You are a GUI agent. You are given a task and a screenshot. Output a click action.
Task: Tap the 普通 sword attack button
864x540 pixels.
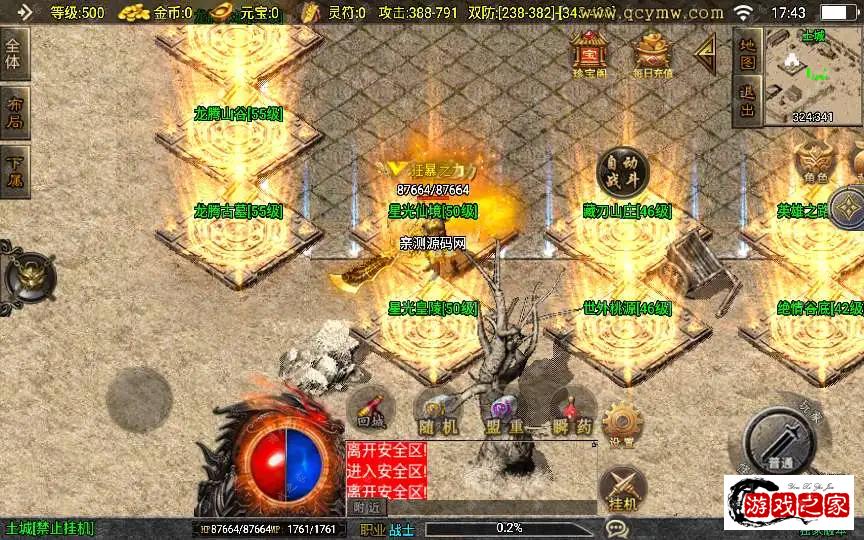[782, 447]
